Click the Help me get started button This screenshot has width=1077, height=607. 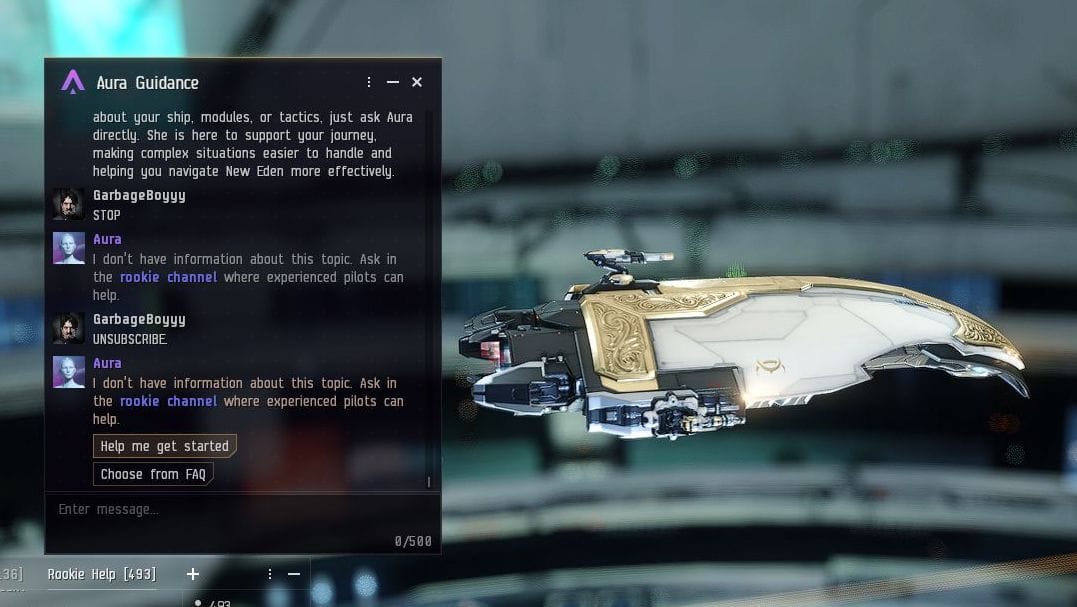tap(164, 446)
